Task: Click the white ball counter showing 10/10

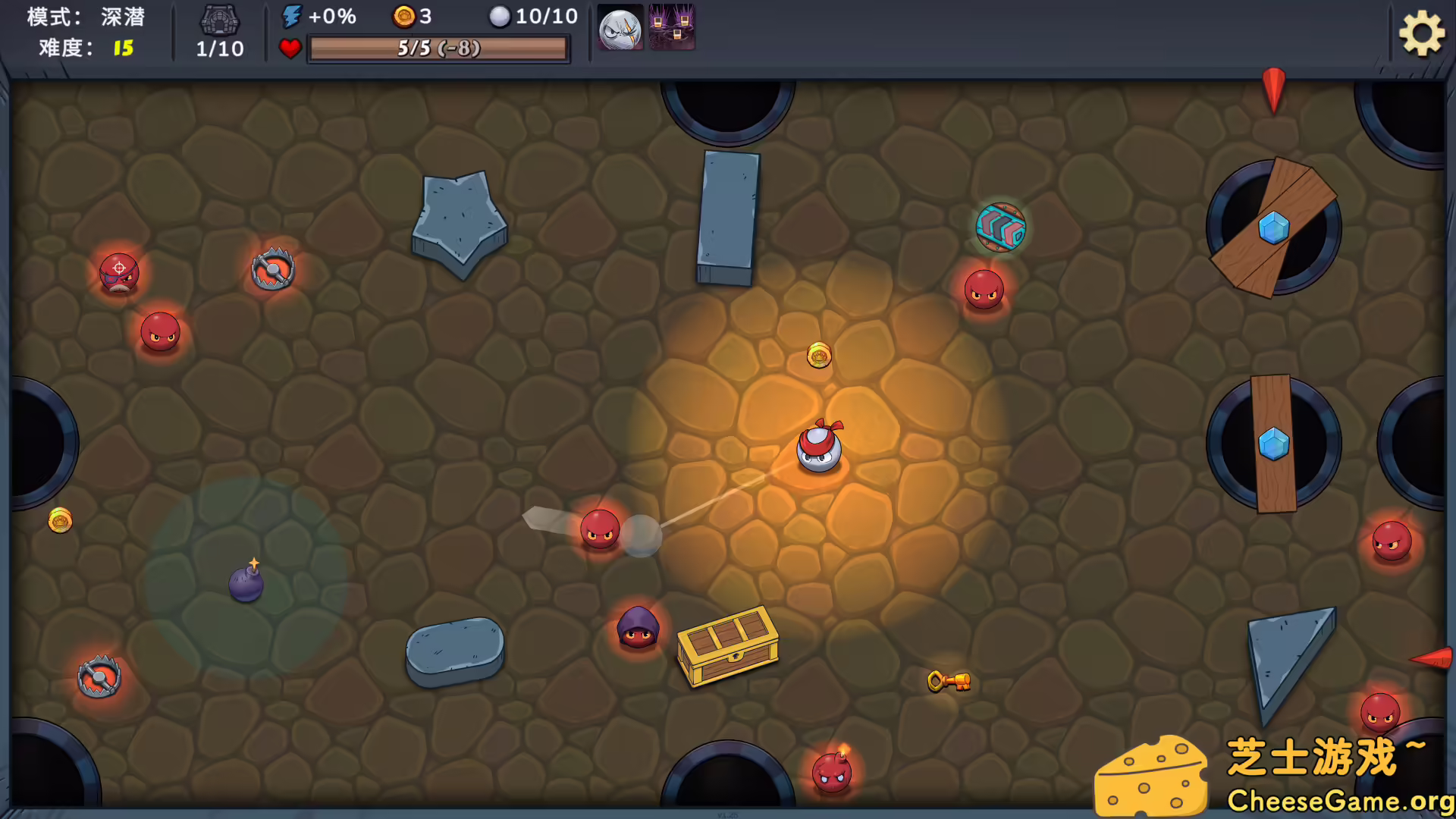Action: (x=500, y=17)
